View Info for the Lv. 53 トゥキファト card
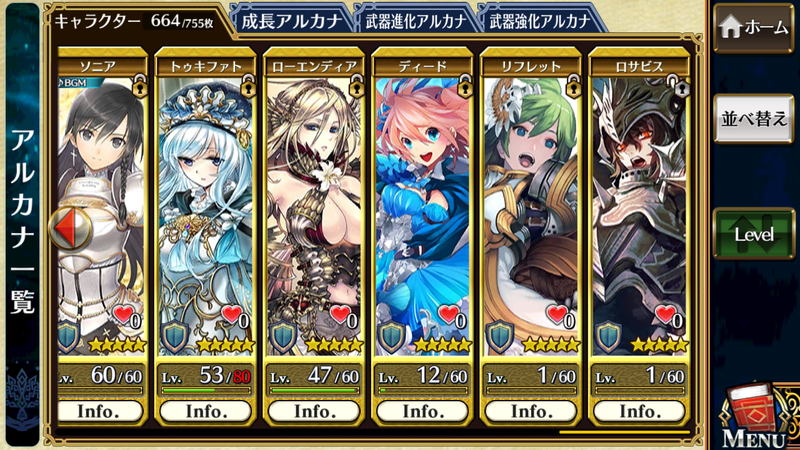 point(206,411)
